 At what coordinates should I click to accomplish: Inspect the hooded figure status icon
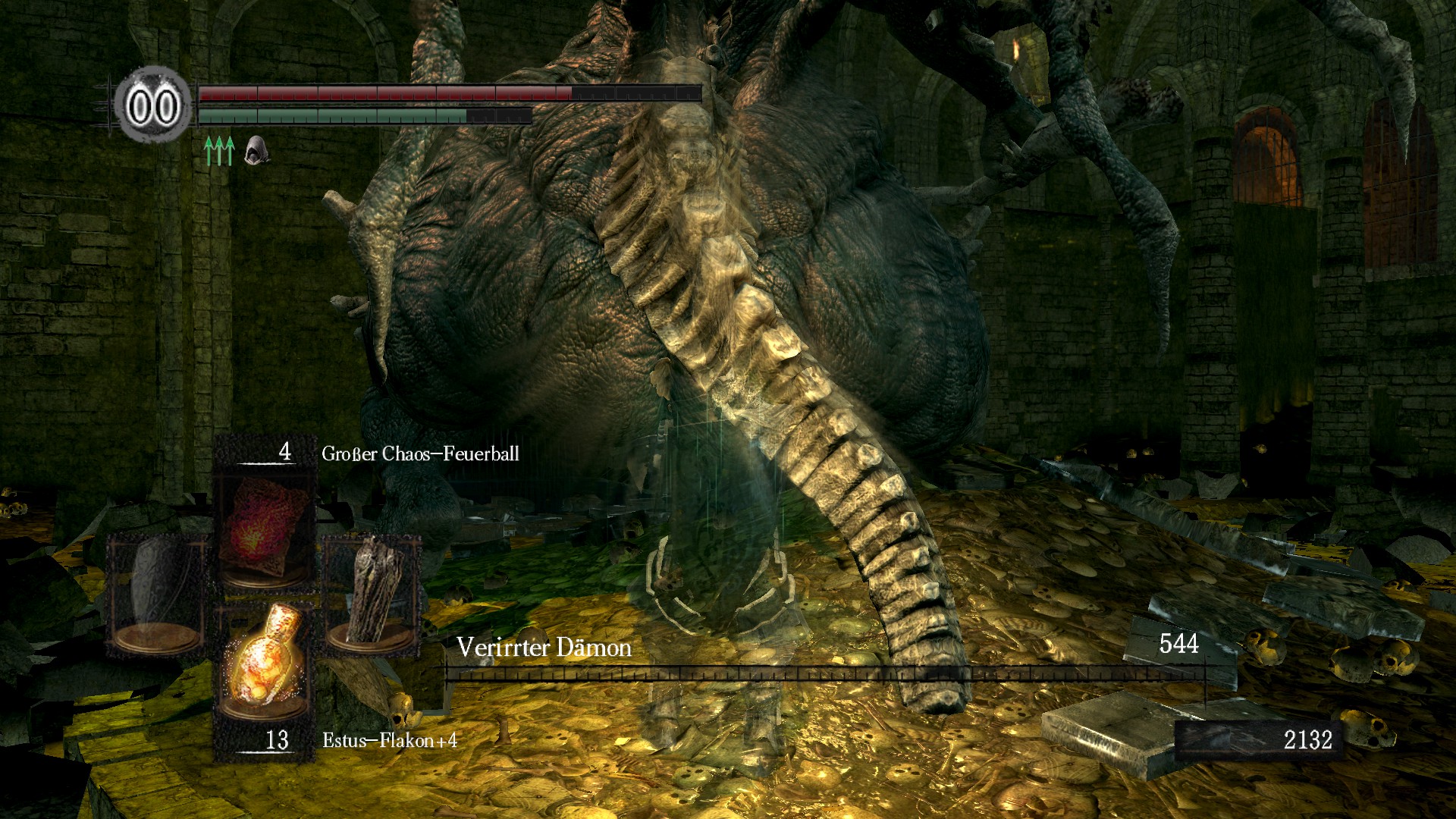click(256, 150)
